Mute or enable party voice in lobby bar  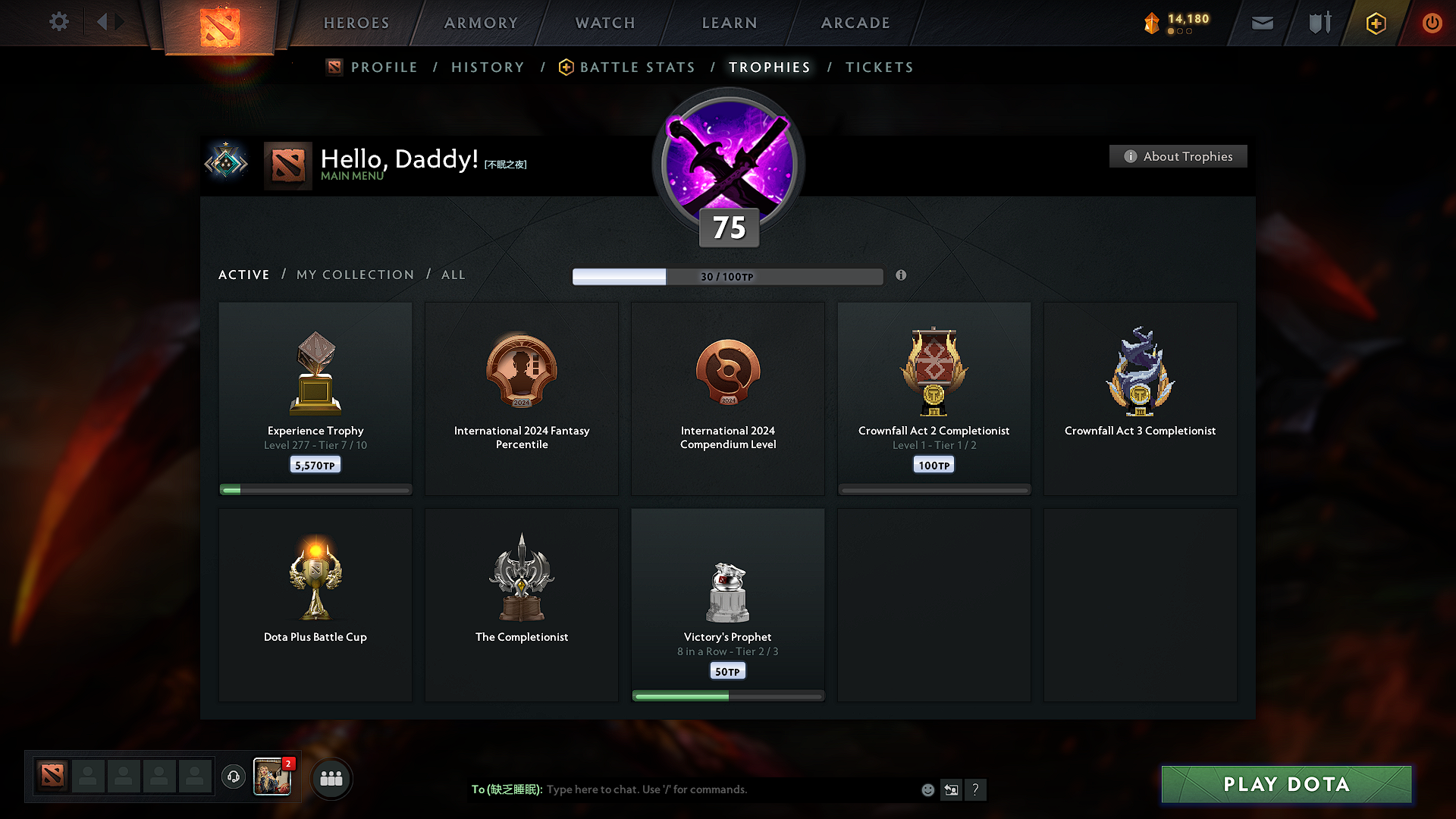tap(233, 777)
